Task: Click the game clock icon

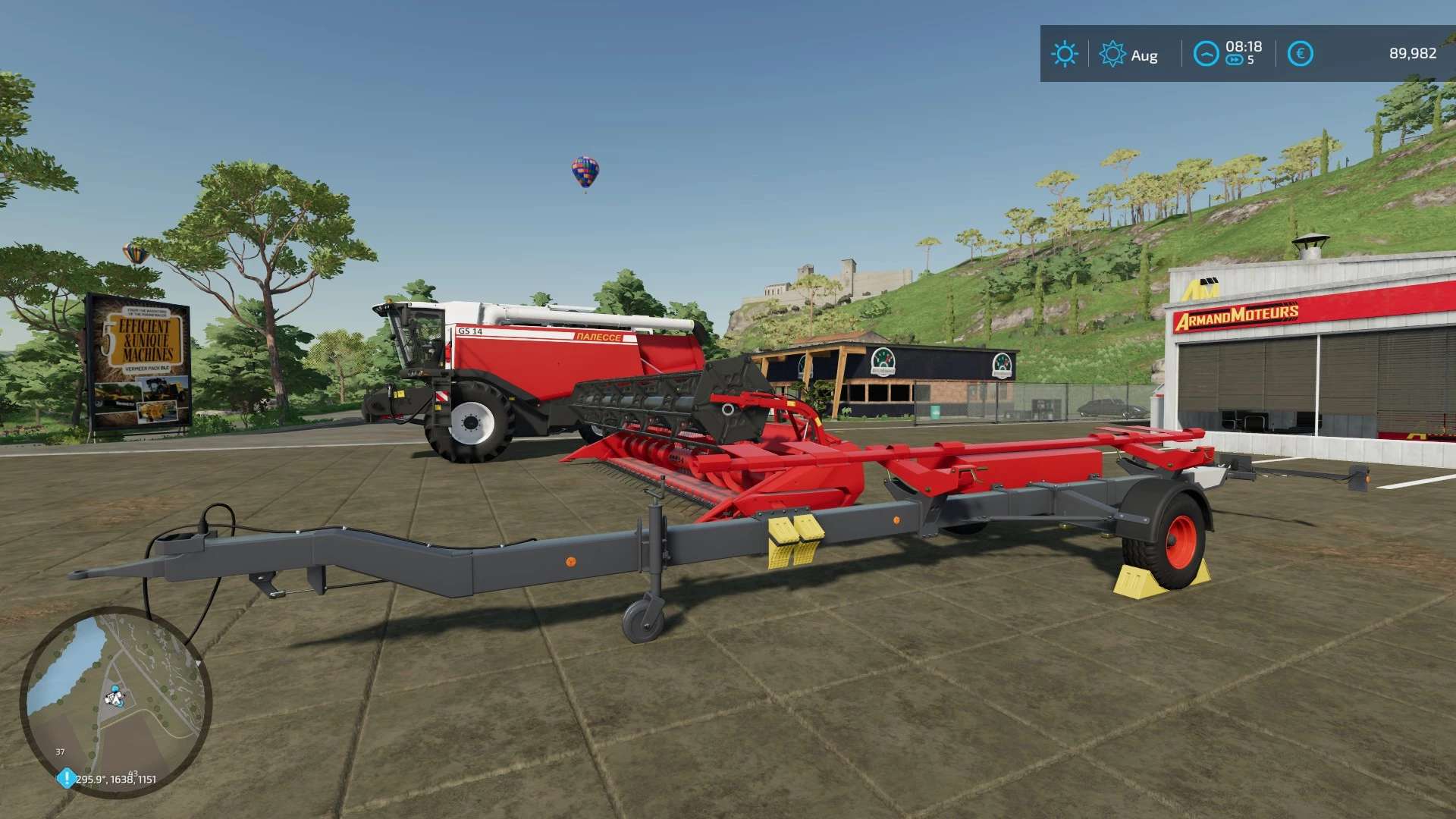Action: click(1206, 54)
